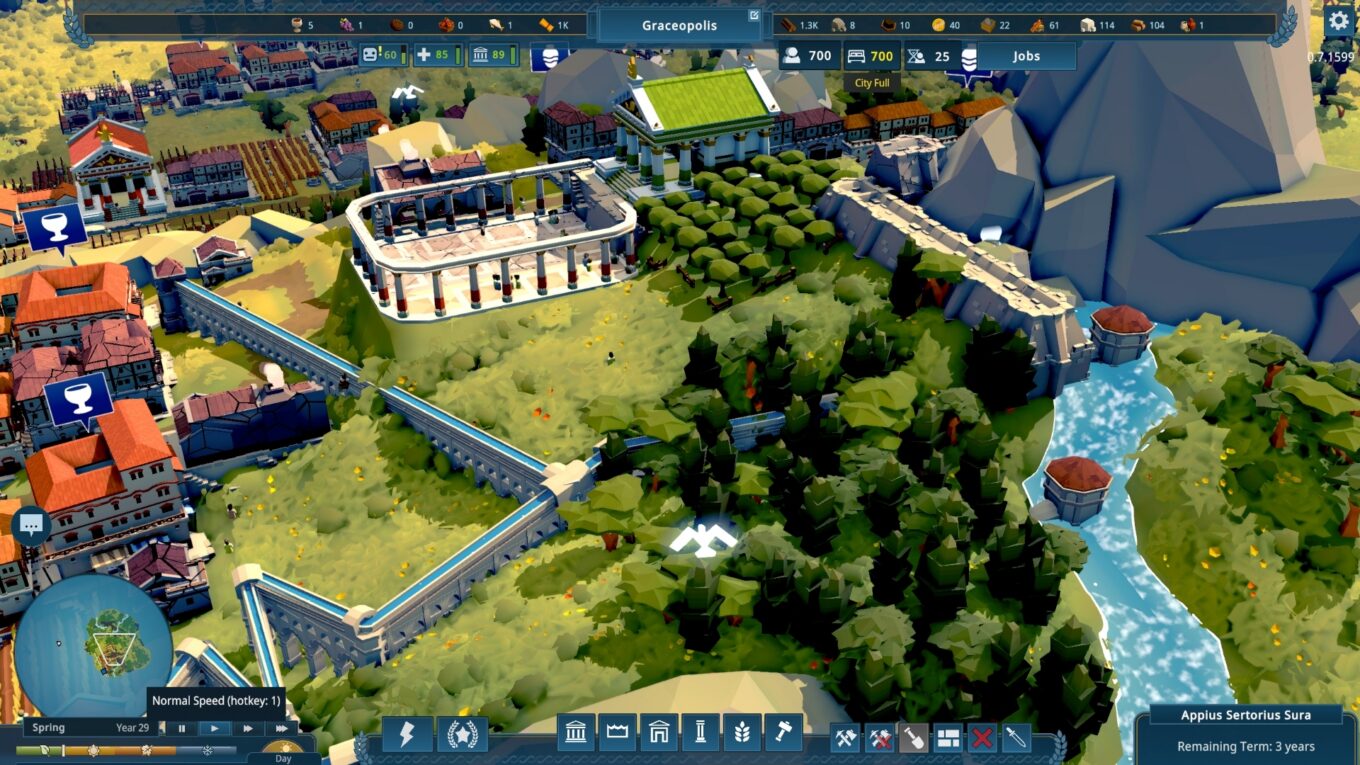
Task: Pause the game simulation
Action: (182, 728)
